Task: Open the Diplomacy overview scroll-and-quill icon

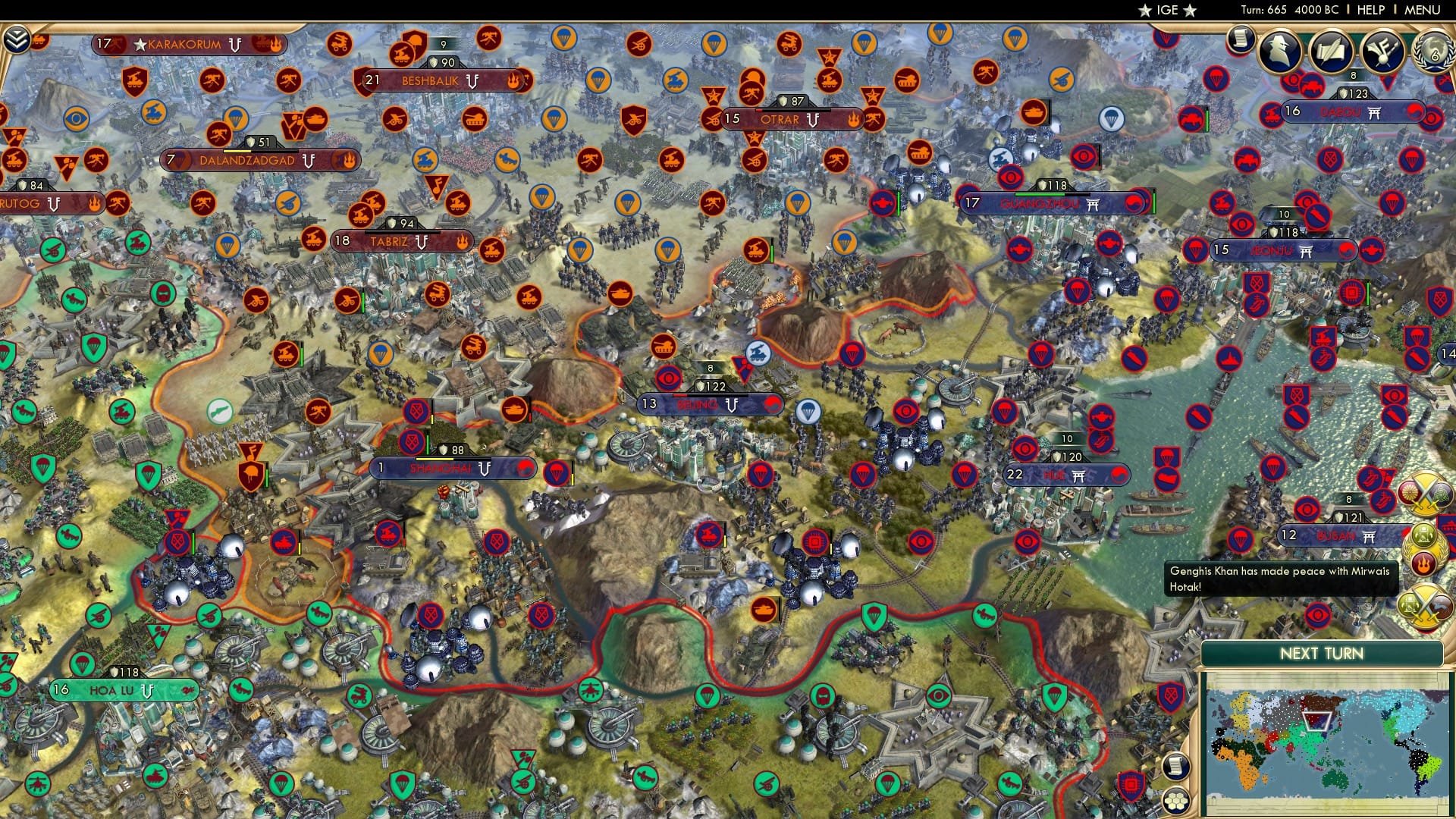Action: (1331, 52)
